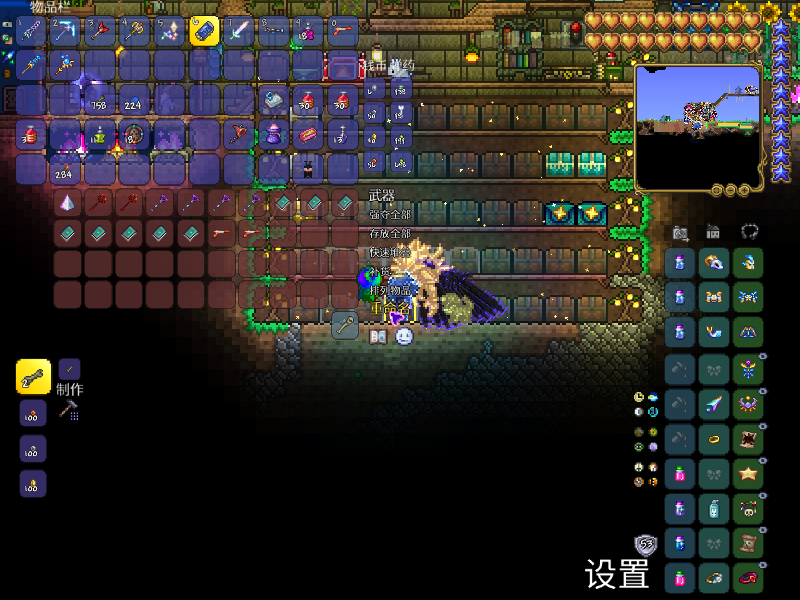The height and width of the screenshot is (600, 800).
Task: Take the white crystal shard from the chest
Action: pos(68,204)
